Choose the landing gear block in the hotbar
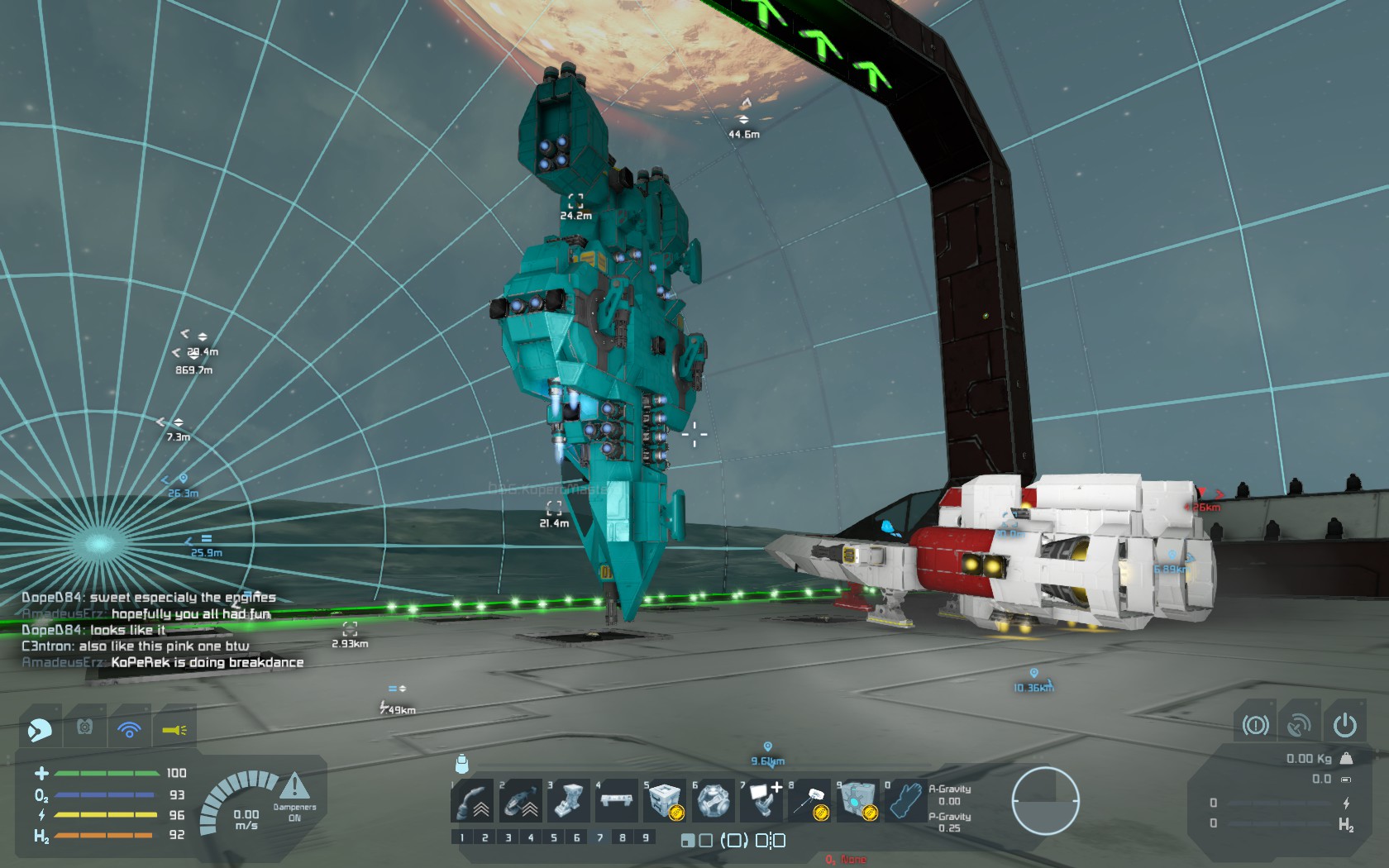The width and height of the screenshot is (1389, 868). [569, 800]
